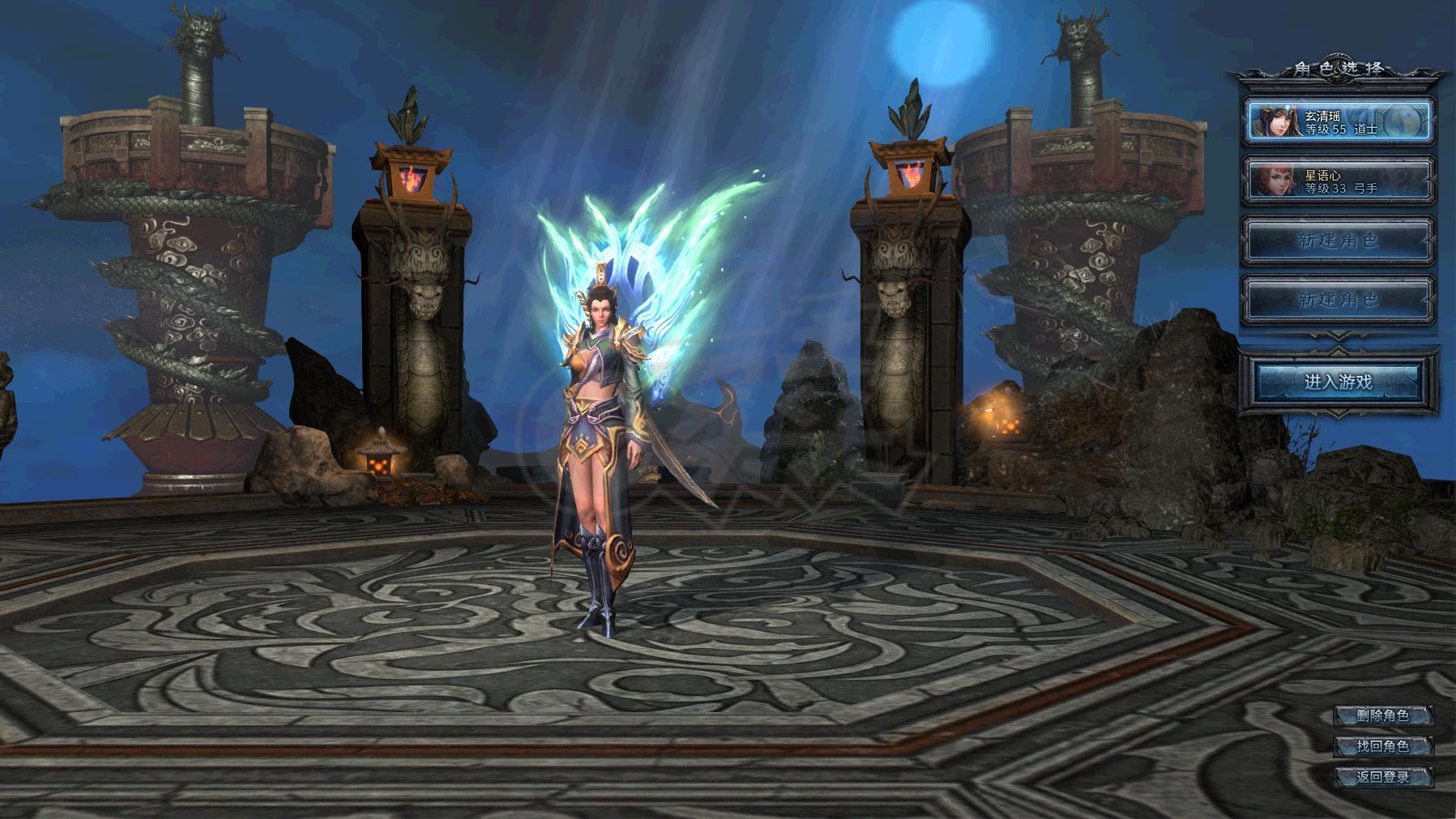Open 删除角色 to delete a character
Screen dimensions: 1456x819
click(1382, 715)
